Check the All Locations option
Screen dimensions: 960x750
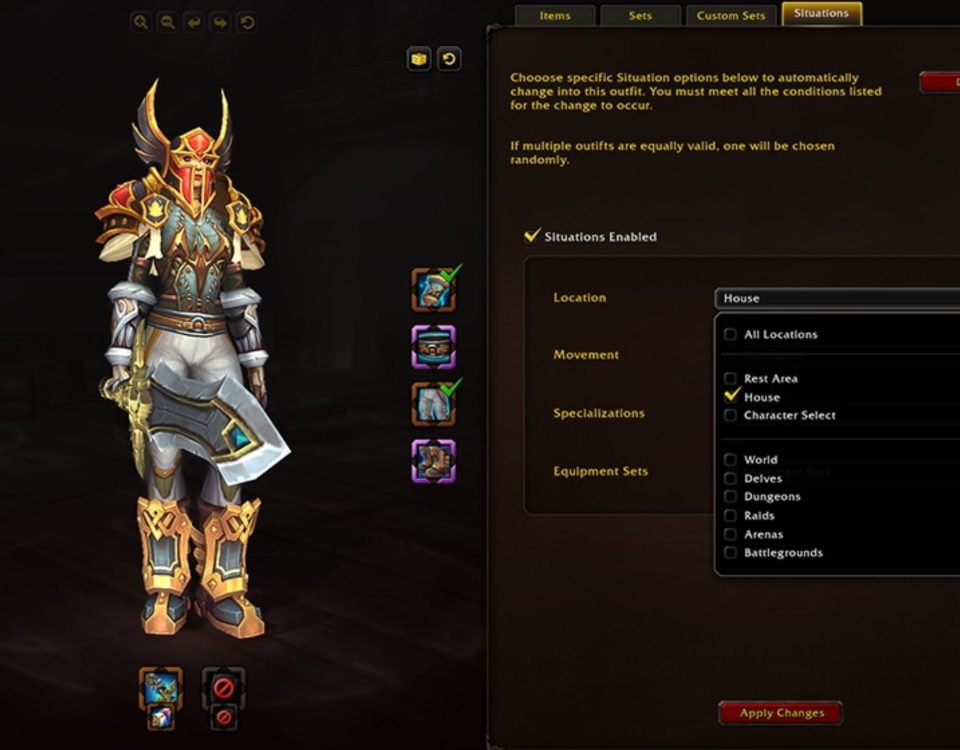[731, 334]
